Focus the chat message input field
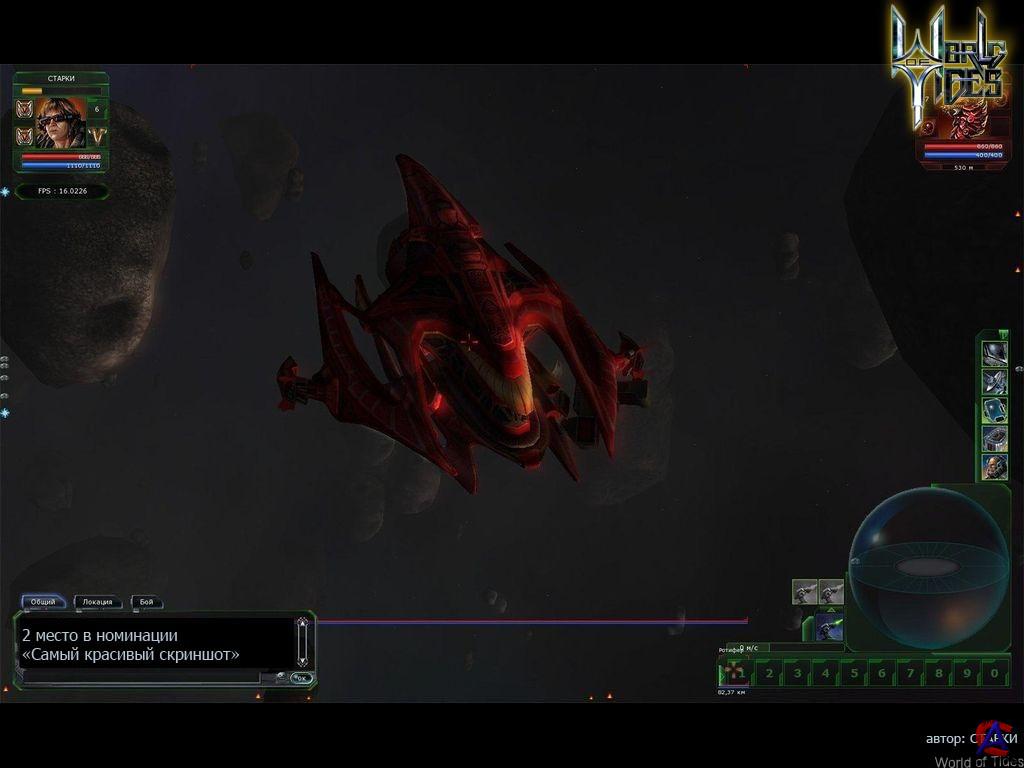Image resolution: width=1024 pixels, height=768 pixels. pyautogui.click(x=140, y=677)
